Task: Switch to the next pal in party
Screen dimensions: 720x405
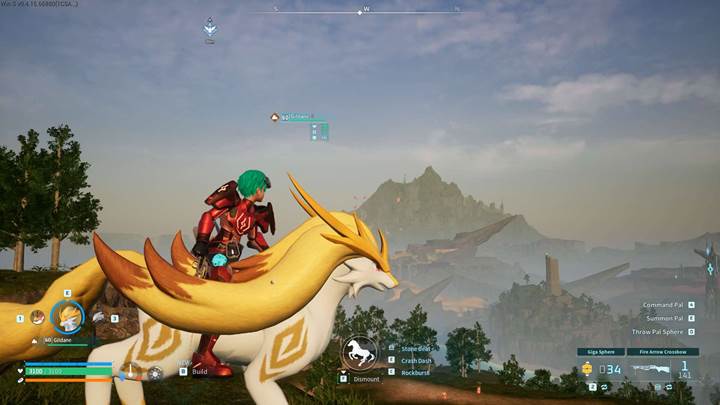Action: tap(100, 317)
